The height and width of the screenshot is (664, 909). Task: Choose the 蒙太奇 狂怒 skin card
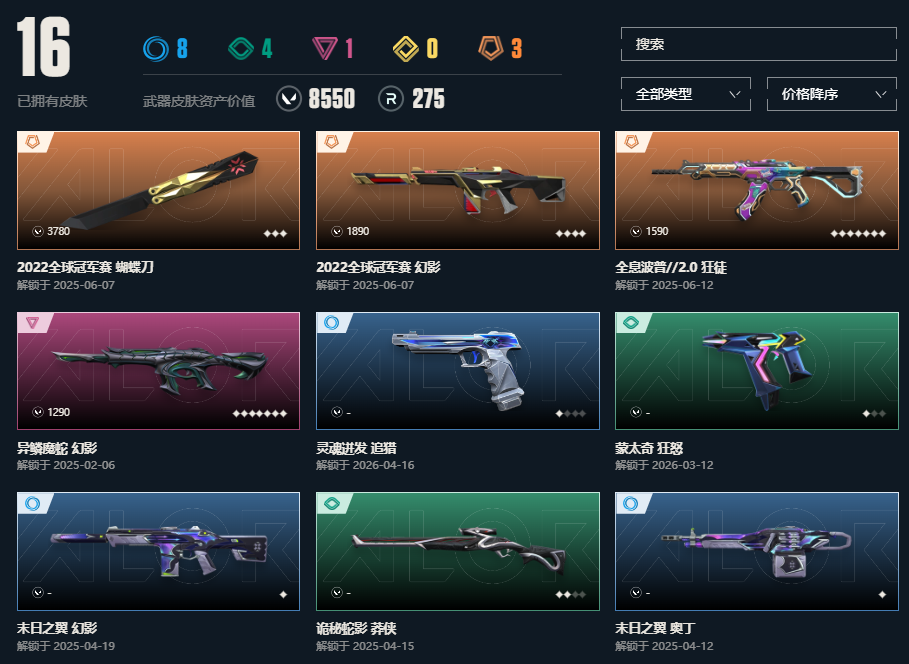click(x=756, y=371)
